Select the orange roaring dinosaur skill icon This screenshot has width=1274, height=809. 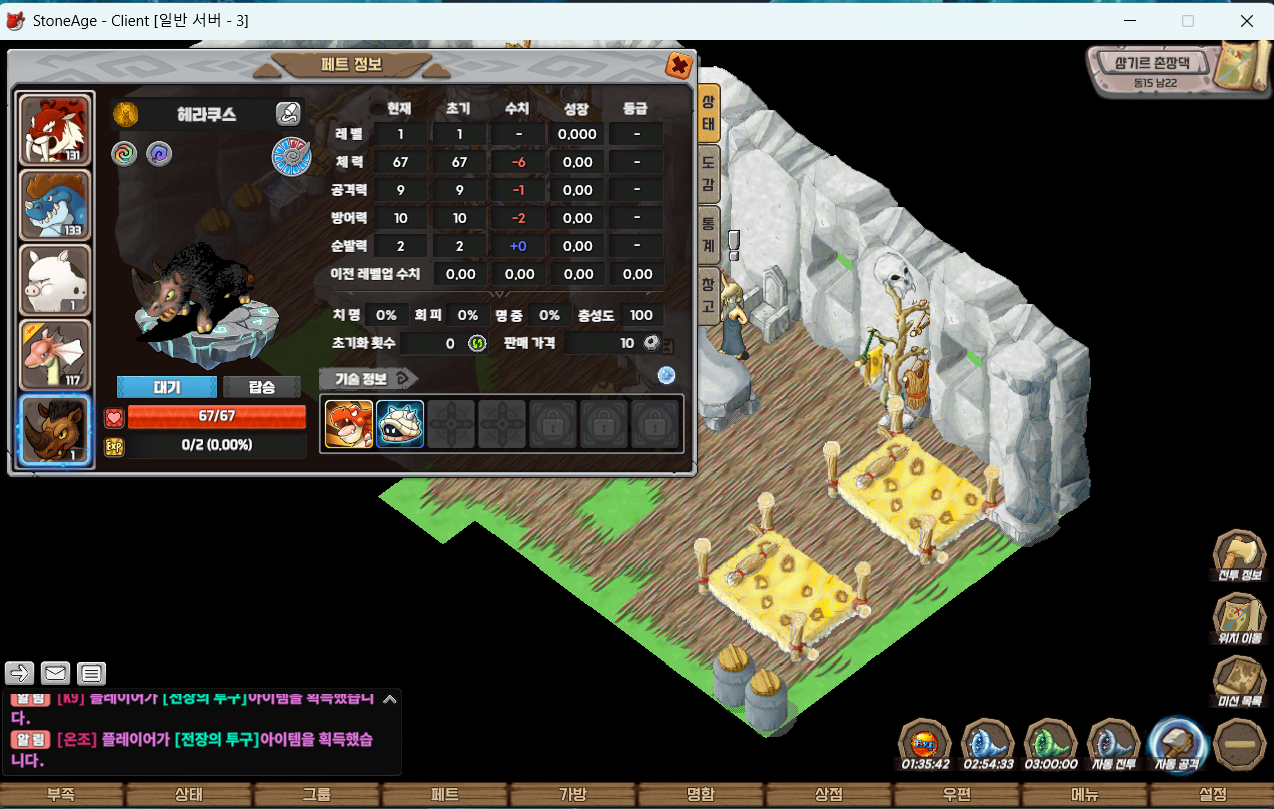pyautogui.click(x=349, y=424)
